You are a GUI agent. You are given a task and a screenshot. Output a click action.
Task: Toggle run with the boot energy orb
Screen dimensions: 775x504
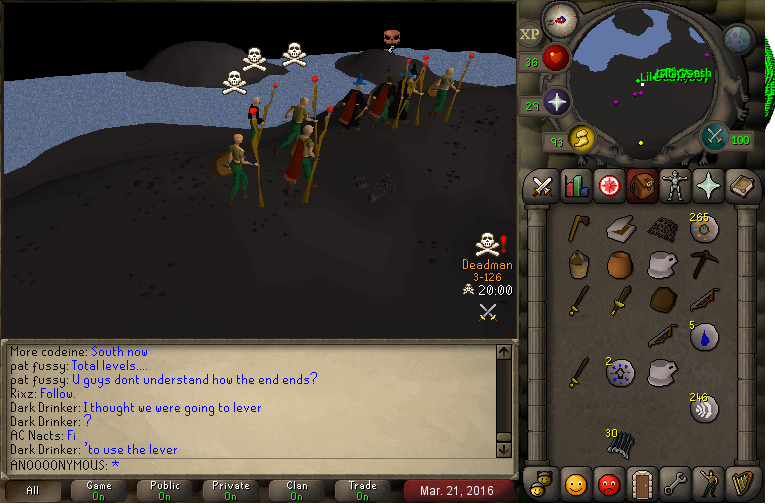point(582,140)
